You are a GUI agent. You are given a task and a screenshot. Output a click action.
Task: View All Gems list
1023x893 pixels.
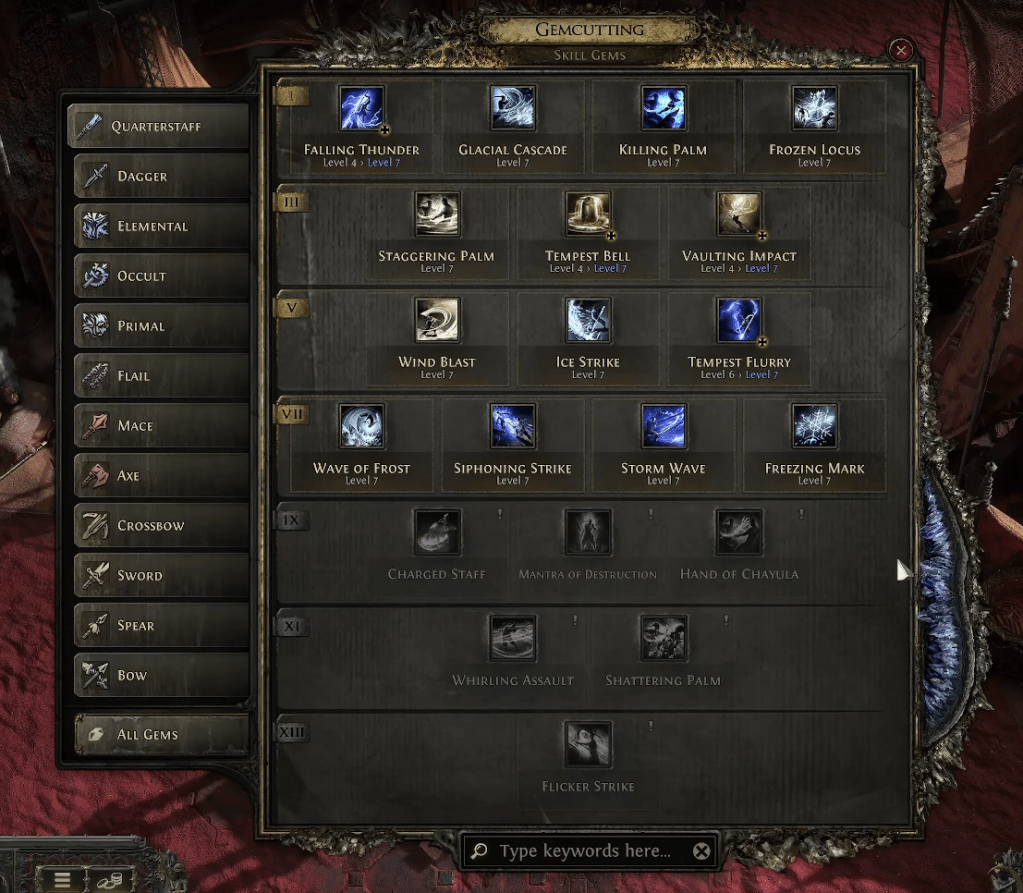click(x=159, y=734)
